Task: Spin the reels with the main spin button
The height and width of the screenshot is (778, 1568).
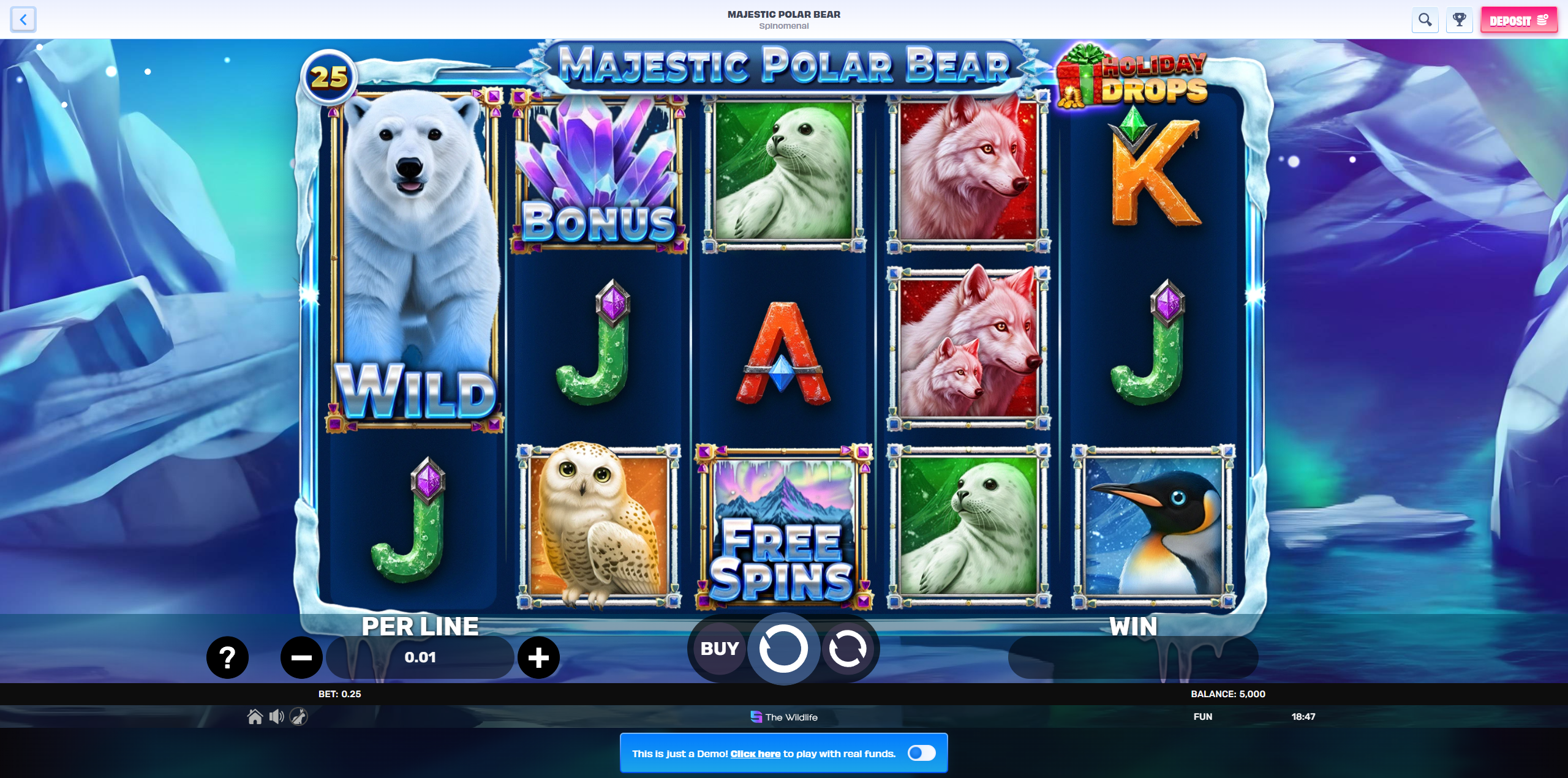Action: [x=783, y=649]
